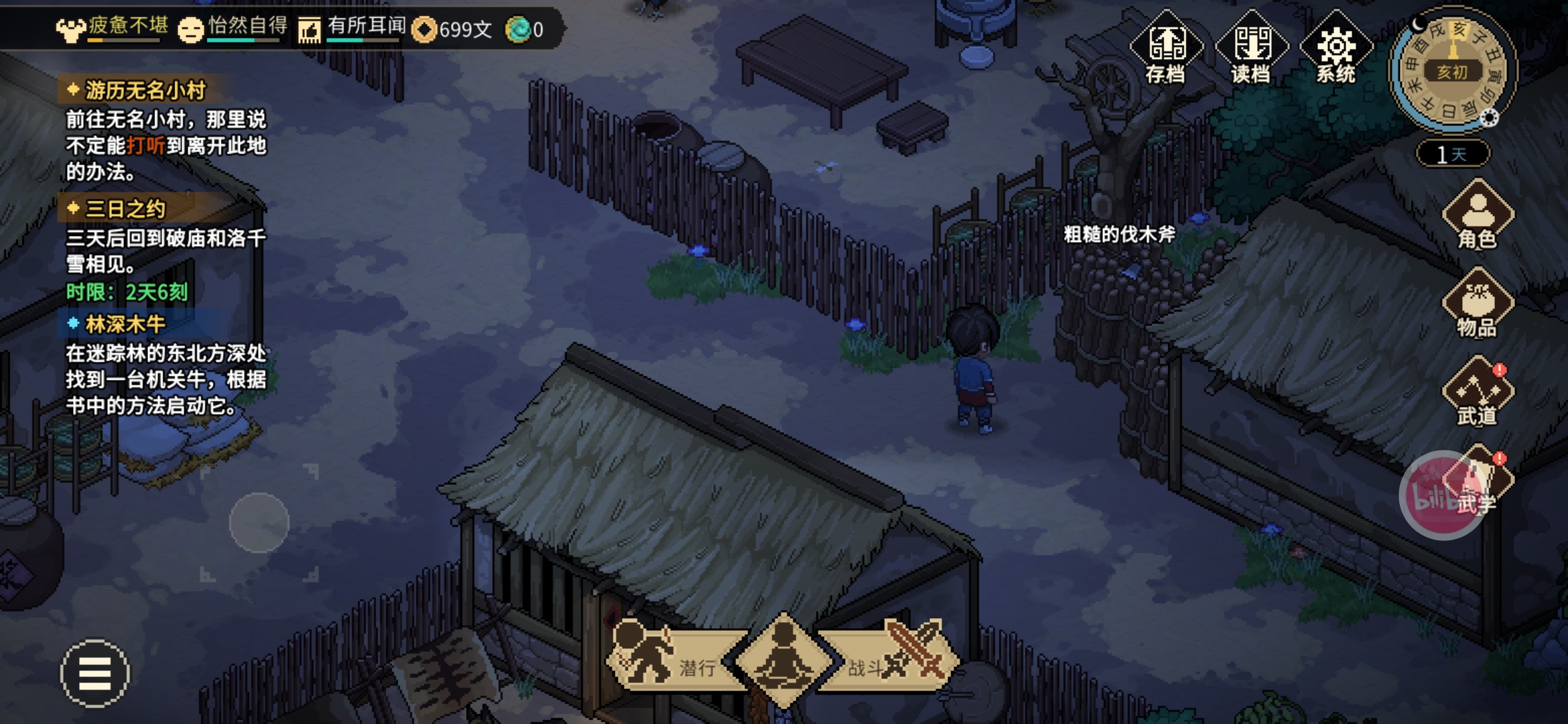Open the 武学 martial skills screen
Viewport: 1568px width, 724px height.
coord(1478,483)
